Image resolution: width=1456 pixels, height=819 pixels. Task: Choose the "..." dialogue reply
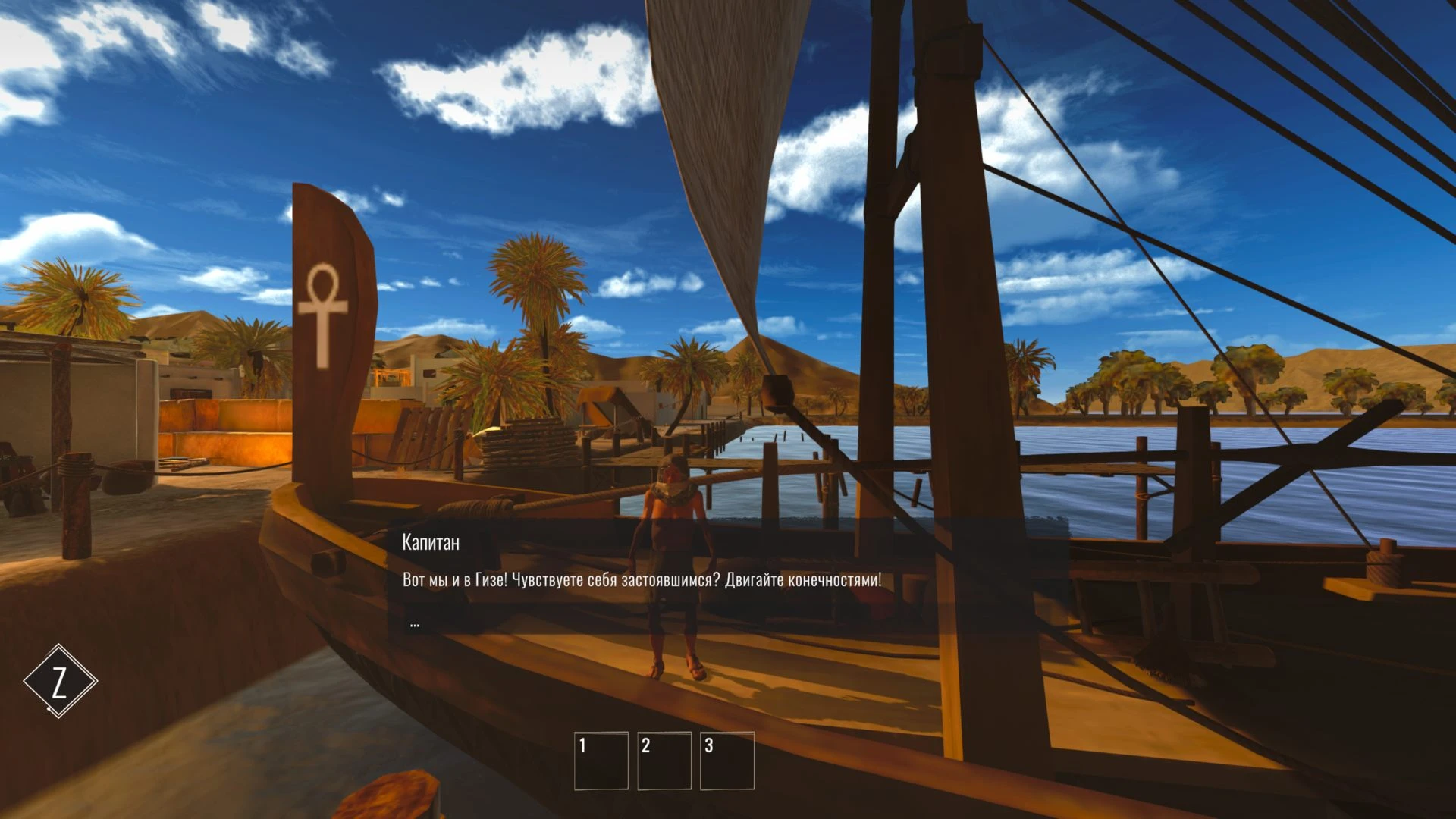[415, 624]
